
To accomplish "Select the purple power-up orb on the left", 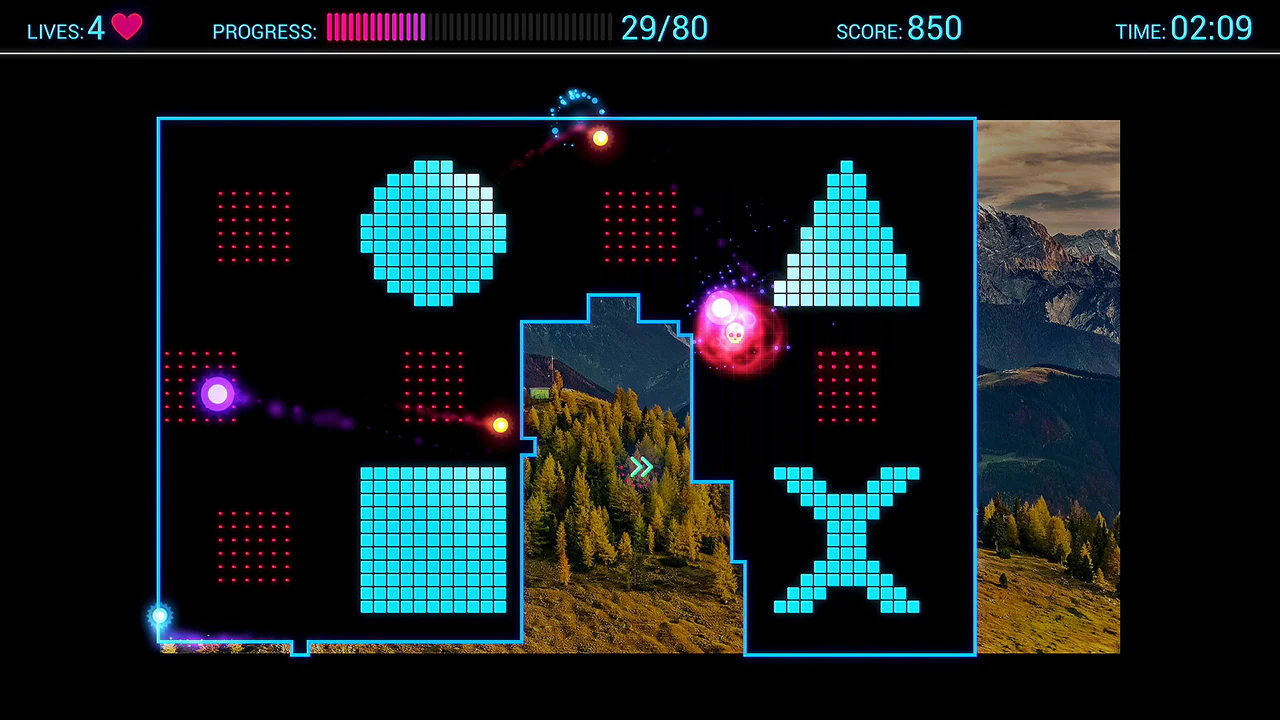I will pos(217,394).
